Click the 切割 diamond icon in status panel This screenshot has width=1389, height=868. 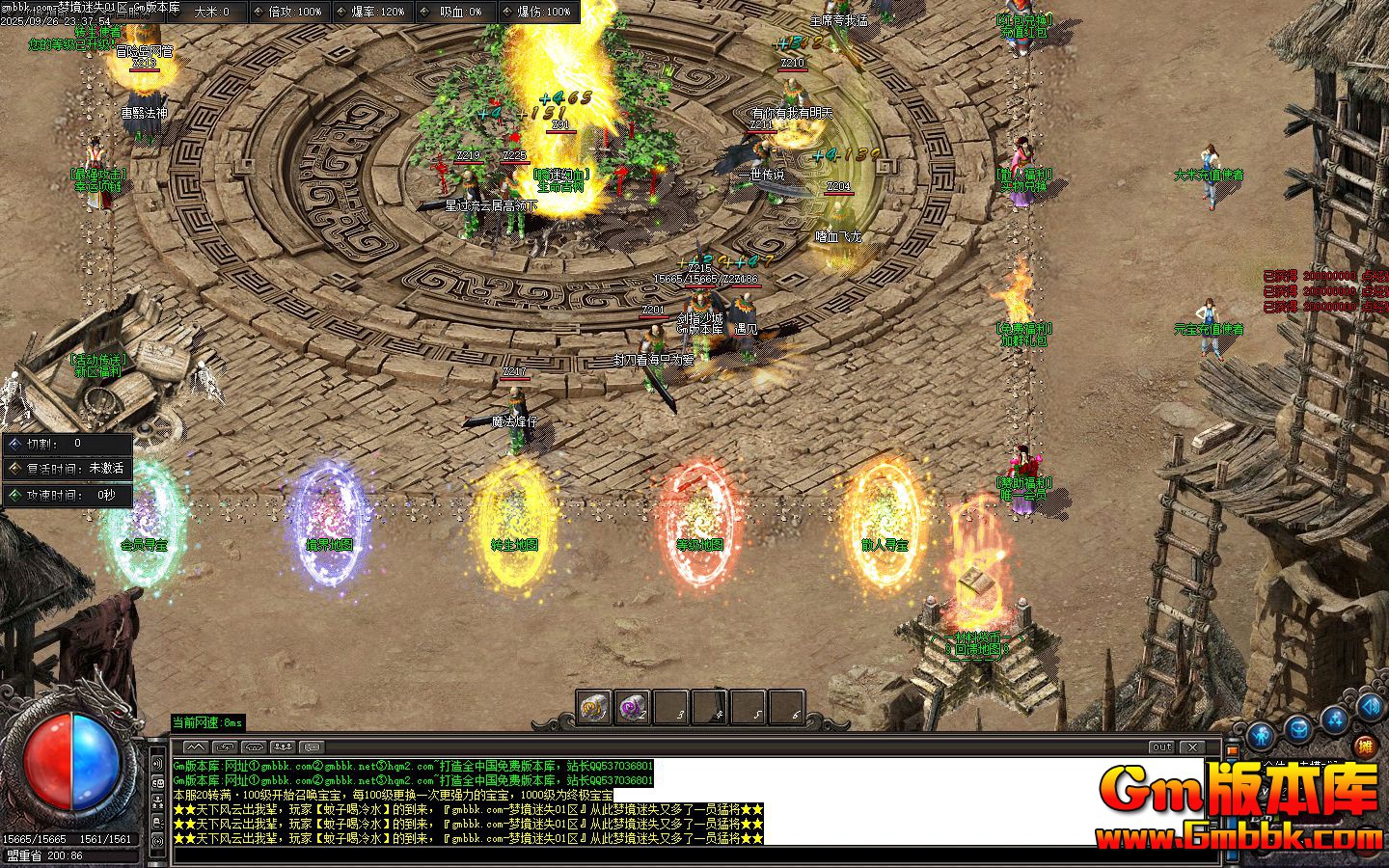coord(14,445)
